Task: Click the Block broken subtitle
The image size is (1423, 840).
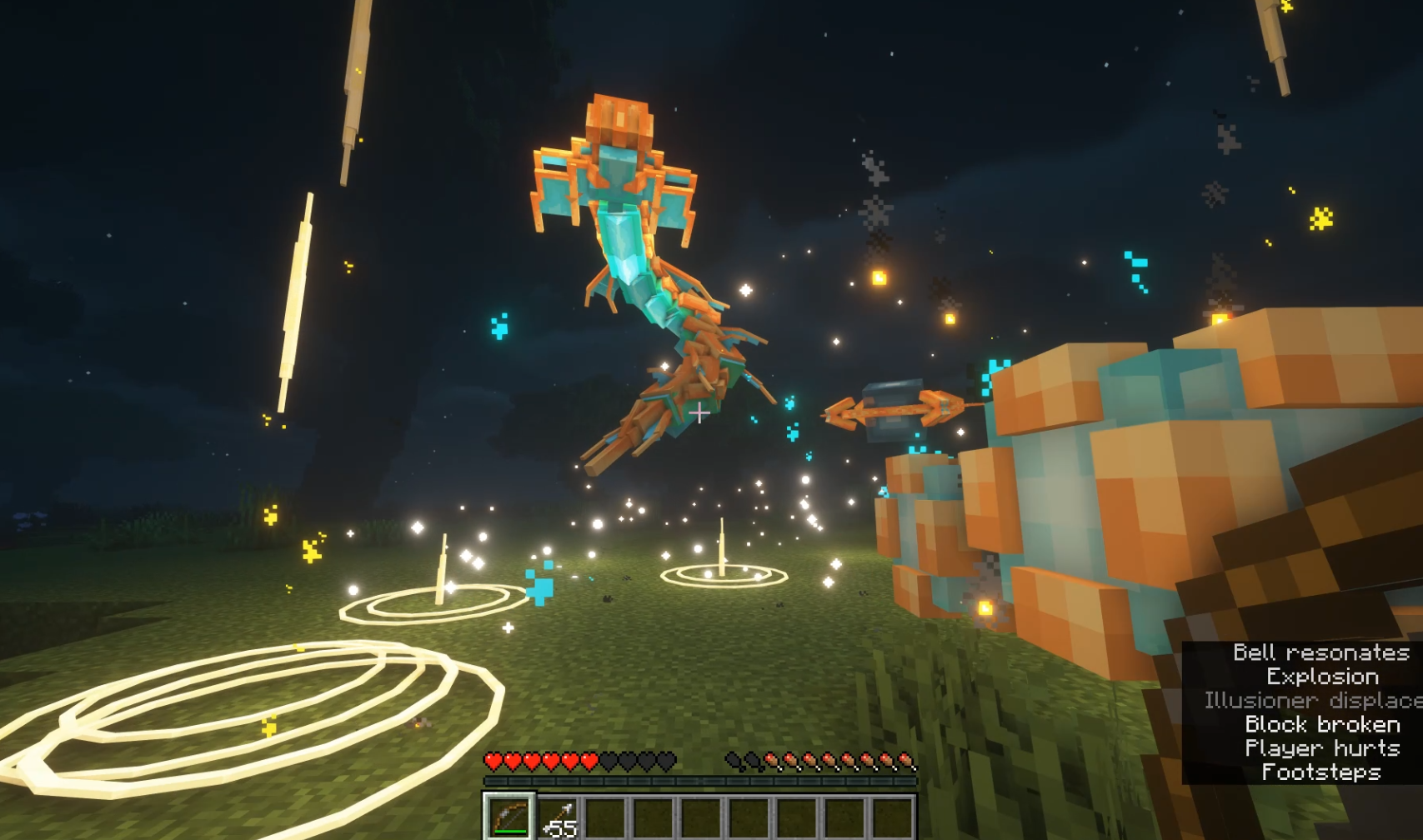Action: [1321, 725]
